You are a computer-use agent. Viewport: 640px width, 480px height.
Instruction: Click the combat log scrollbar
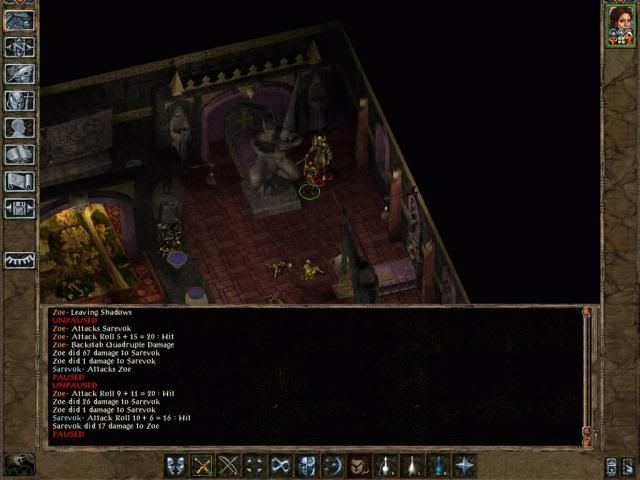[587, 375]
